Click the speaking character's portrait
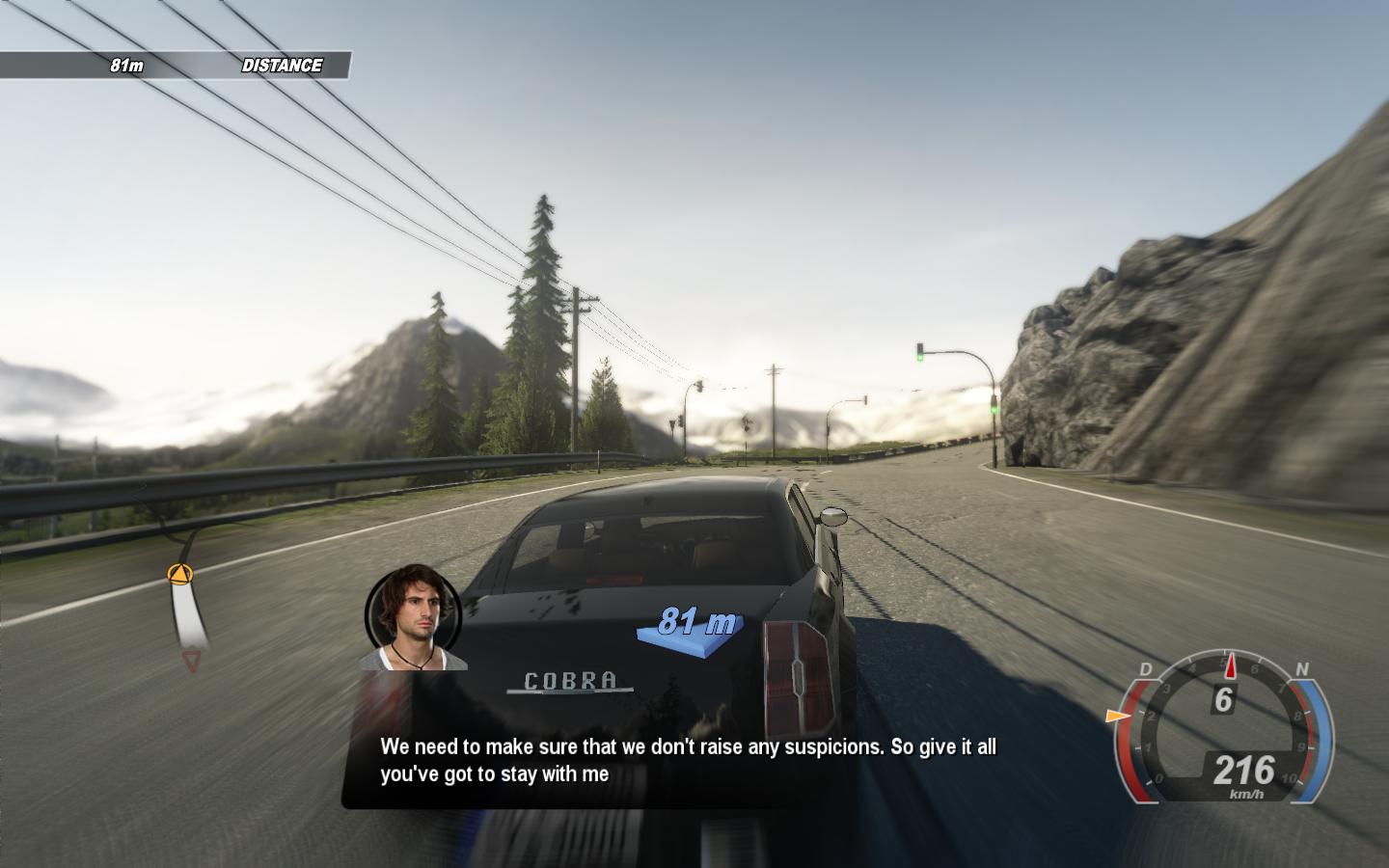The height and width of the screenshot is (868, 1389). tap(414, 617)
